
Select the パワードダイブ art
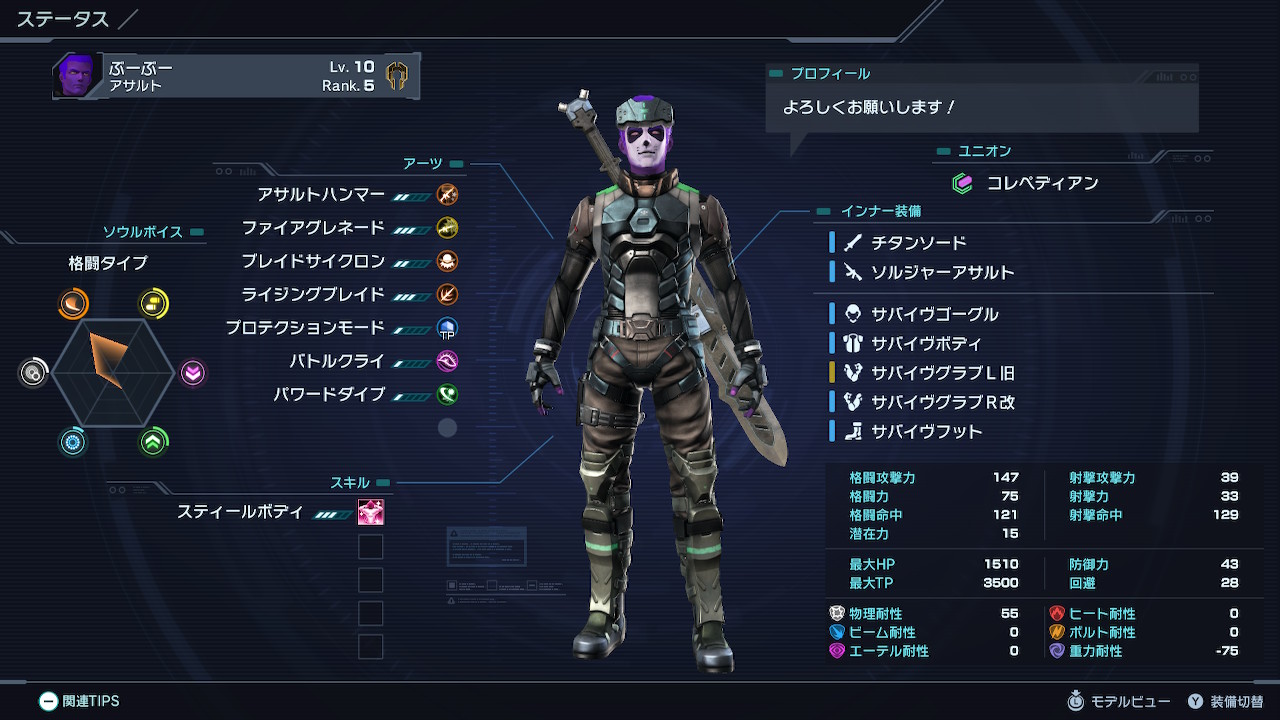pyautogui.click(x=329, y=394)
